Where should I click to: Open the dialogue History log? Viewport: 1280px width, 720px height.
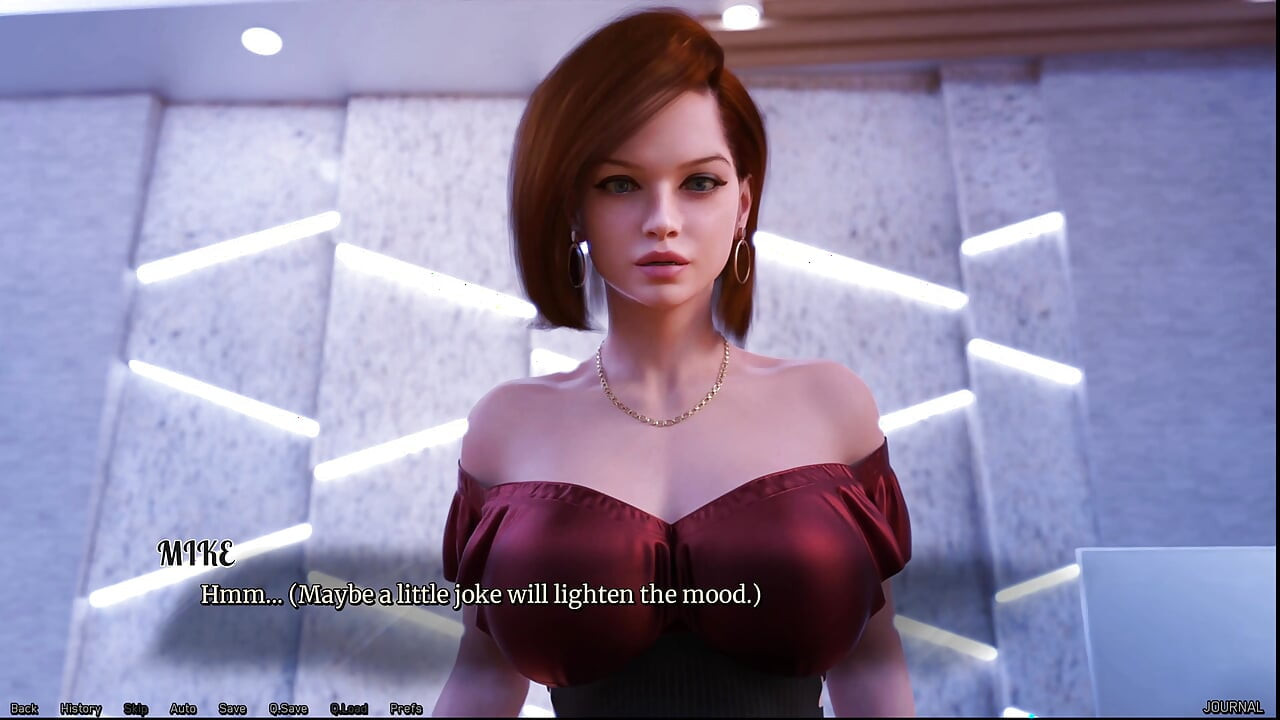point(81,708)
